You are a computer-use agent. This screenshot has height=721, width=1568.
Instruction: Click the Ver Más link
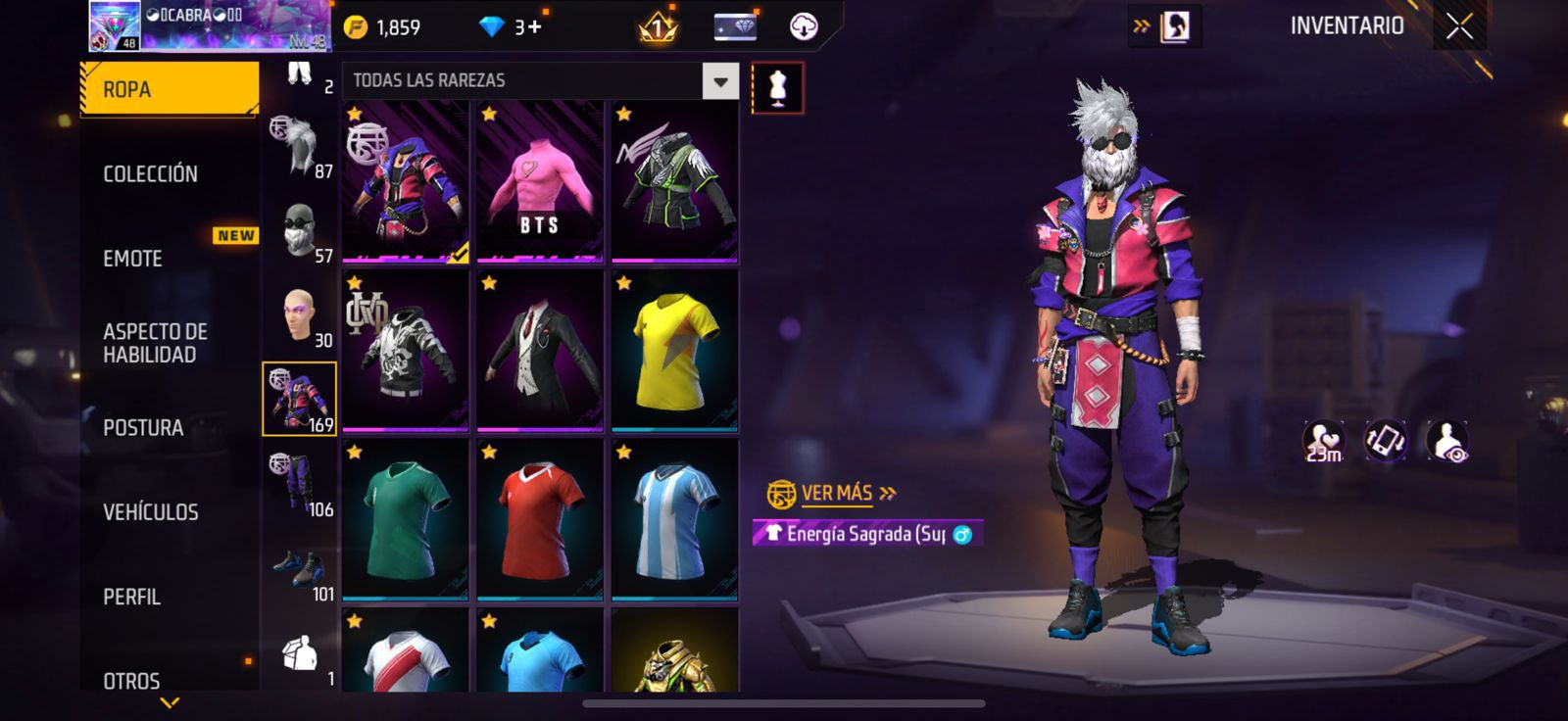click(x=835, y=494)
